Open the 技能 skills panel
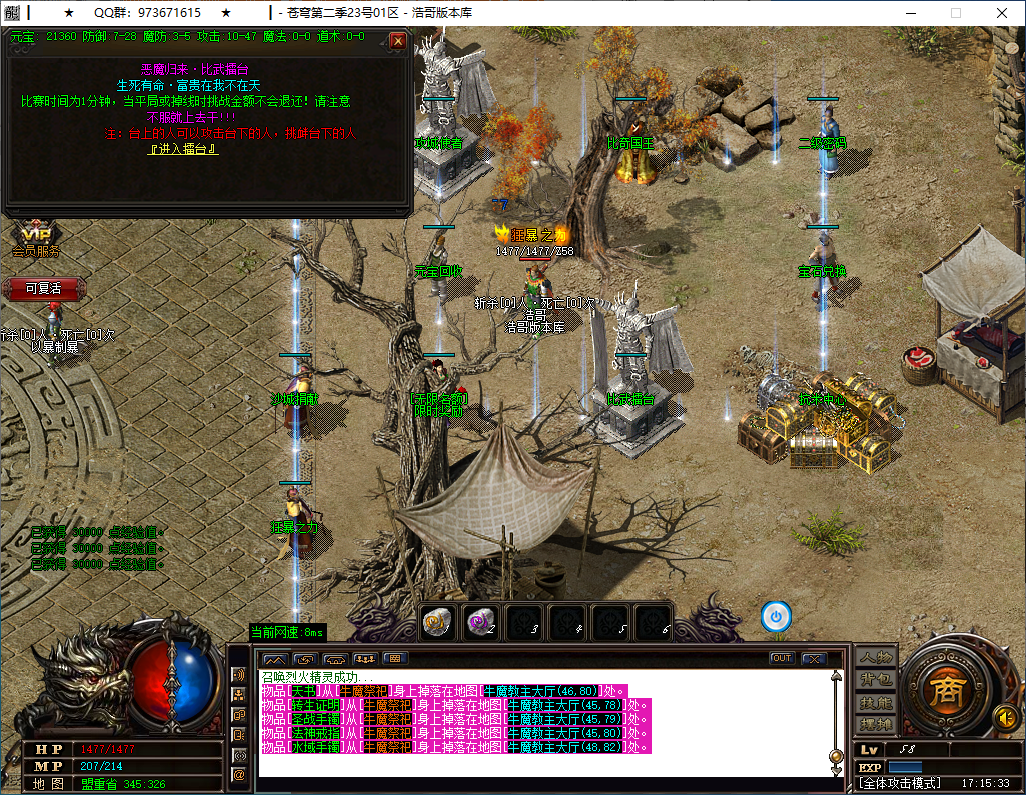 [876, 702]
